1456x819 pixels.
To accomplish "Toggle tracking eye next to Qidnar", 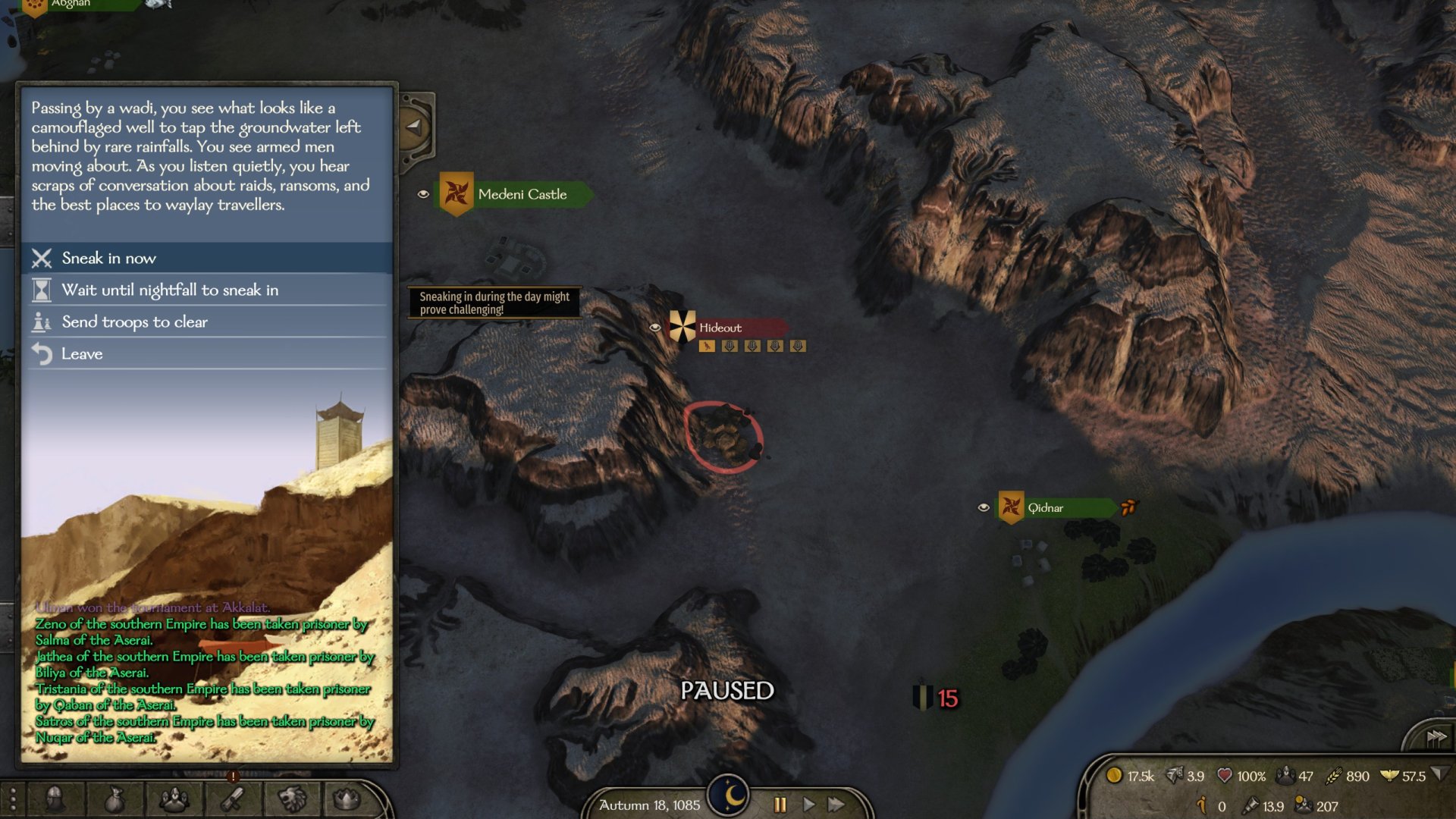I will [x=984, y=507].
